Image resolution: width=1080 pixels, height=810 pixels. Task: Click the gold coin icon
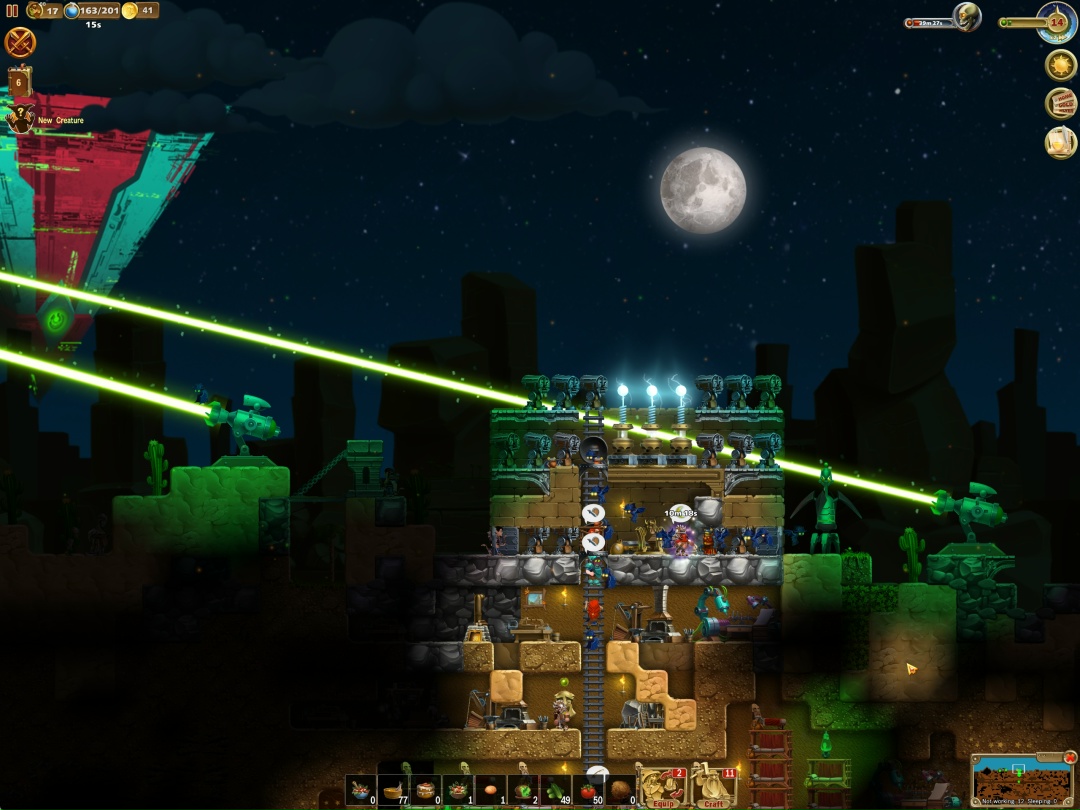(x=129, y=11)
